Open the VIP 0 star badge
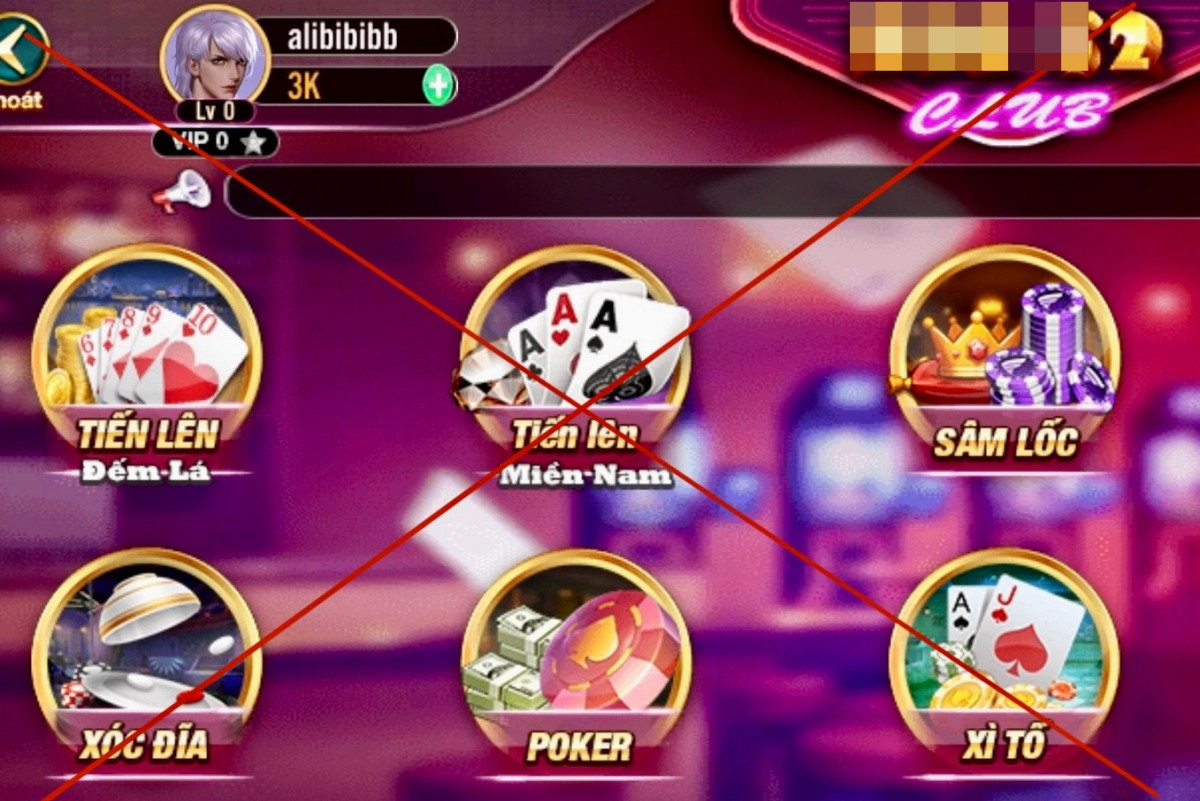This screenshot has width=1200, height=801. pyautogui.click(x=215, y=142)
